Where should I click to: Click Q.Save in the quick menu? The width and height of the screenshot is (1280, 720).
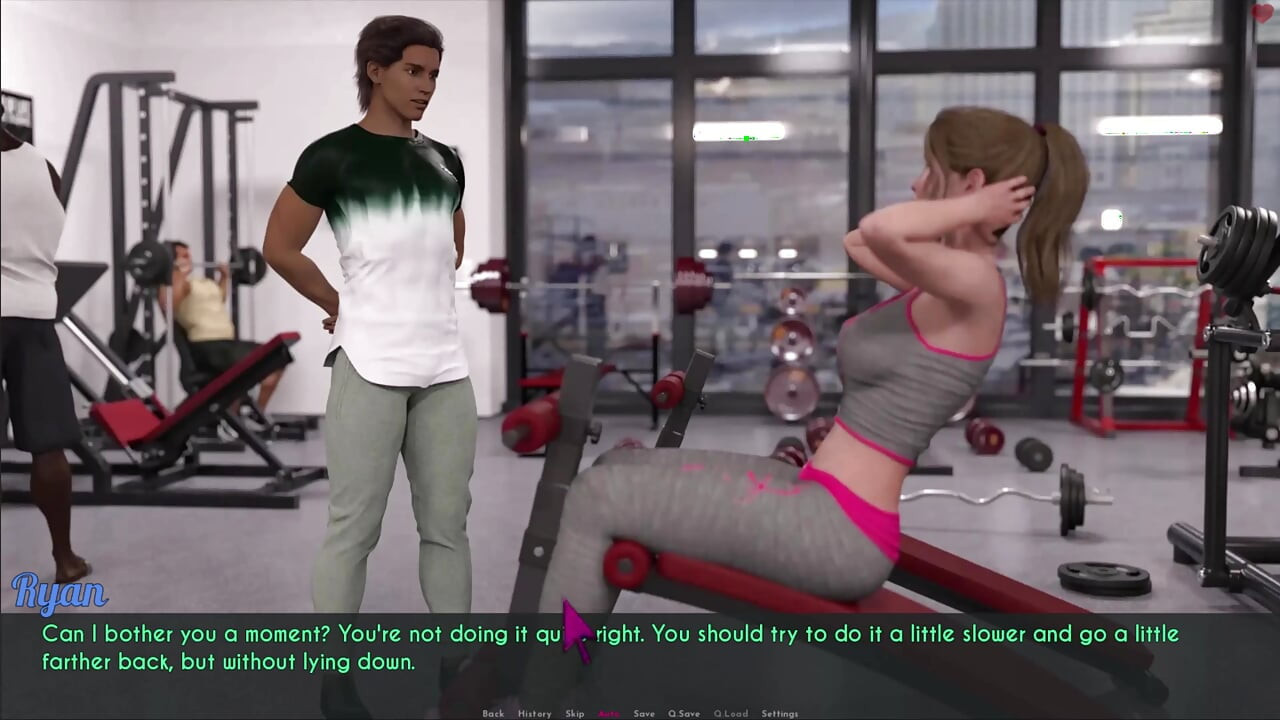(x=685, y=713)
